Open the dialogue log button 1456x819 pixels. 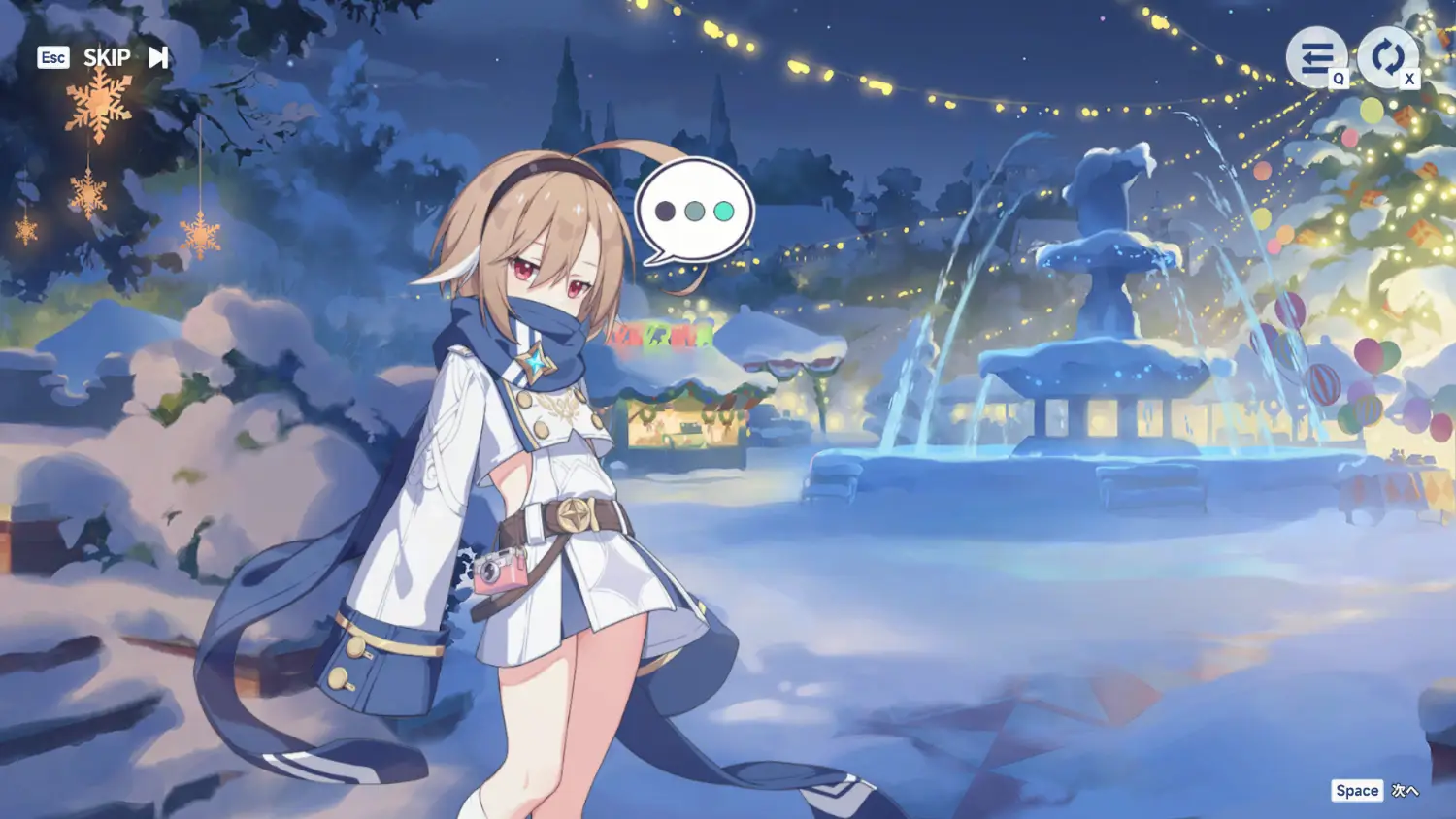coord(1315,58)
